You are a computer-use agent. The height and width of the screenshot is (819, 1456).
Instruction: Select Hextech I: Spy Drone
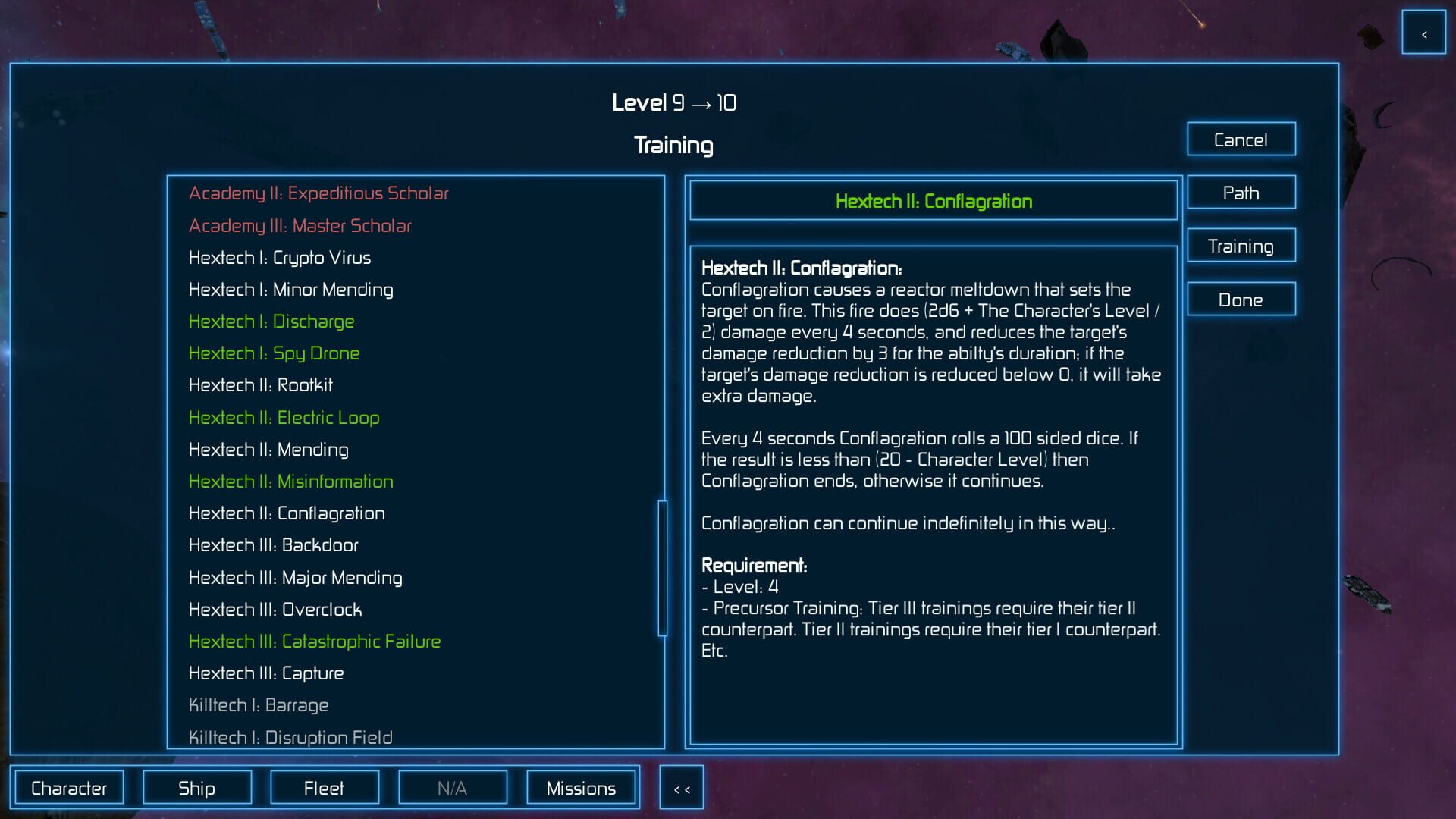click(x=275, y=353)
